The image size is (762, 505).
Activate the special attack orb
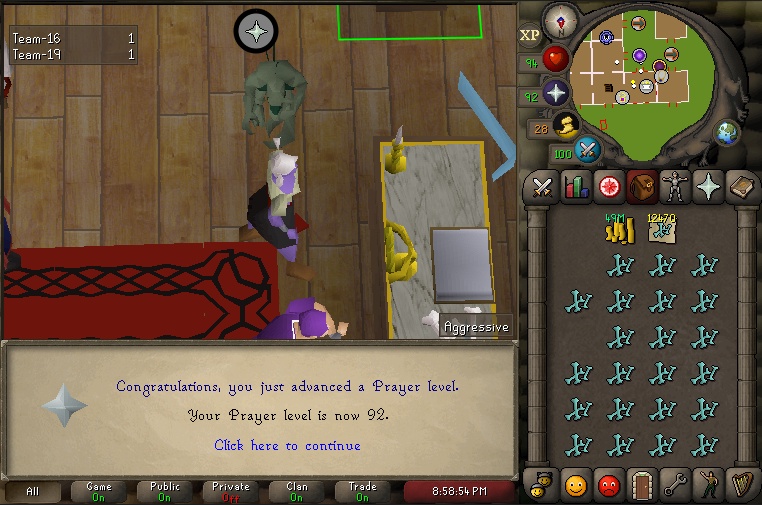(x=588, y=150)
